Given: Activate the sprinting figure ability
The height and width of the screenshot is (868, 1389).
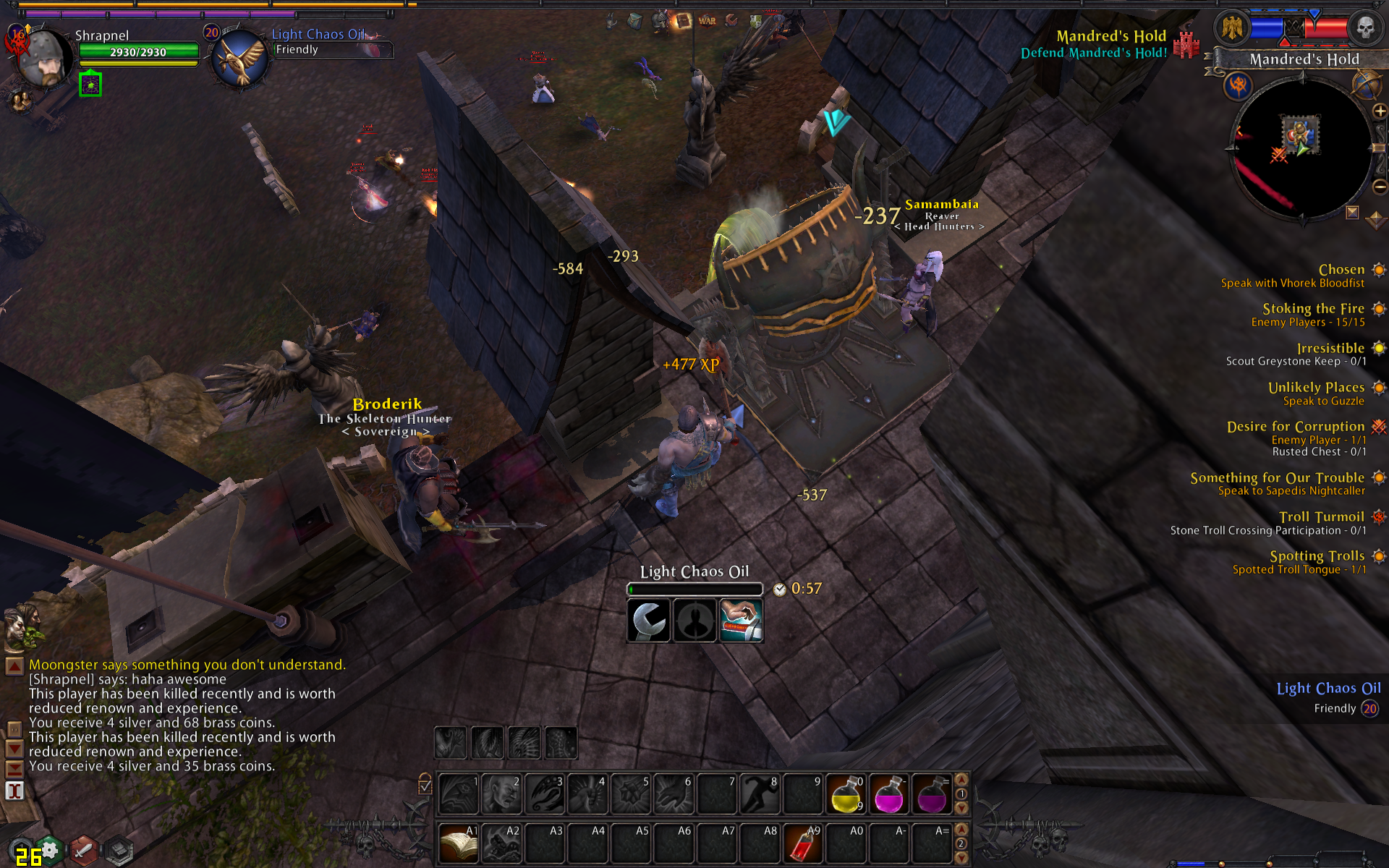Looking at the screenshot, I should point(759,793).
